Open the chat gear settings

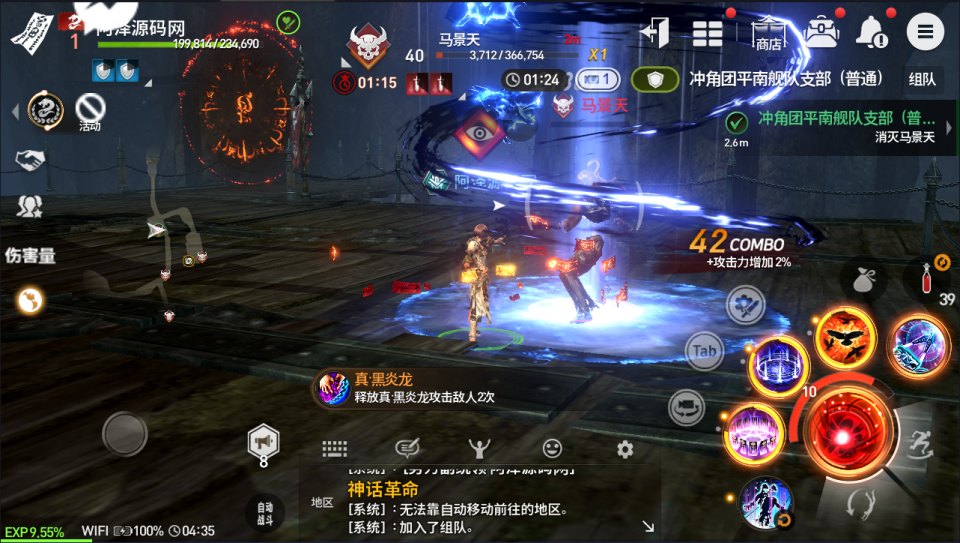[x=625, y=449]
